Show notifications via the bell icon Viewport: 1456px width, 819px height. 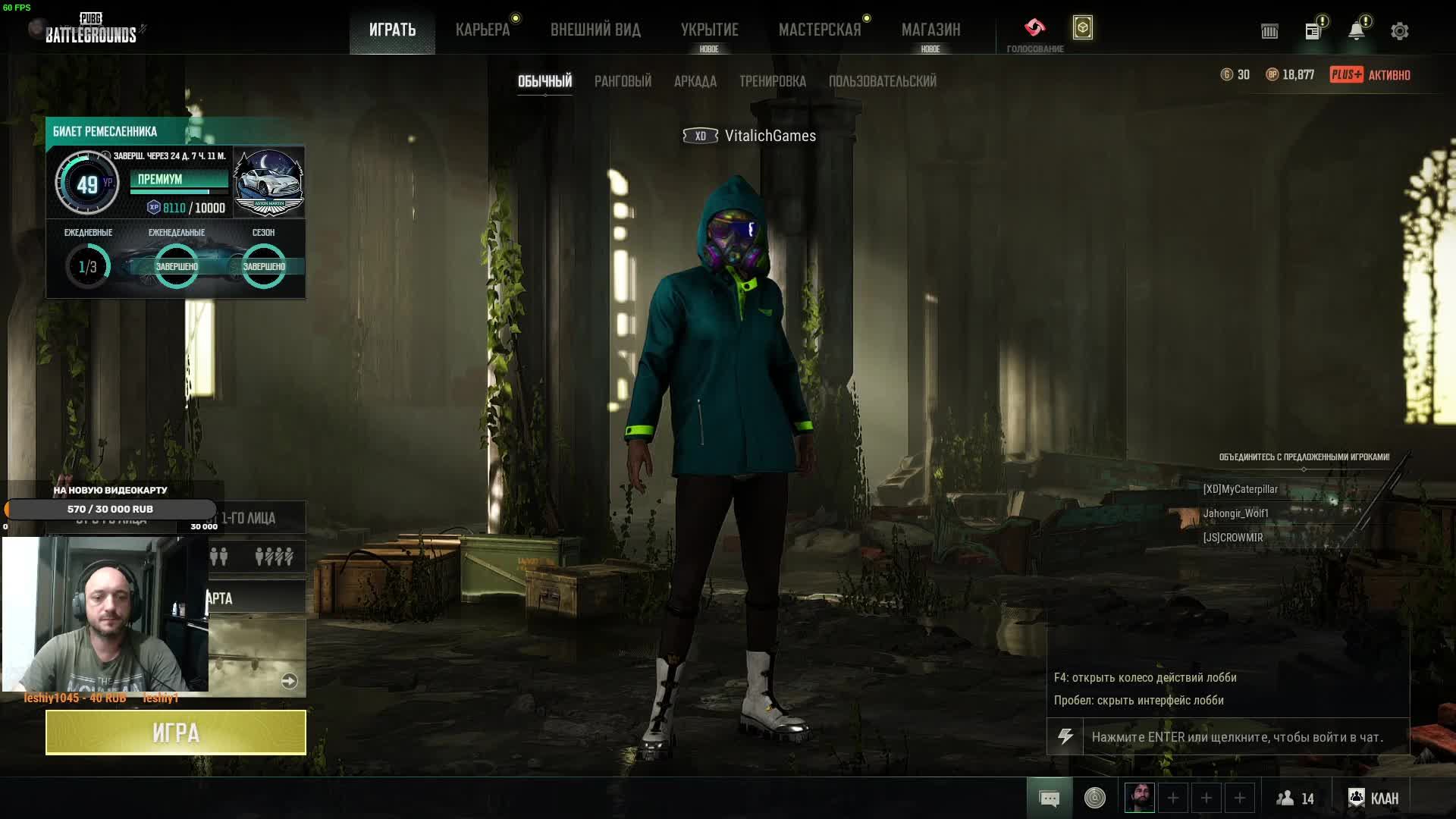click(1356, 31)
